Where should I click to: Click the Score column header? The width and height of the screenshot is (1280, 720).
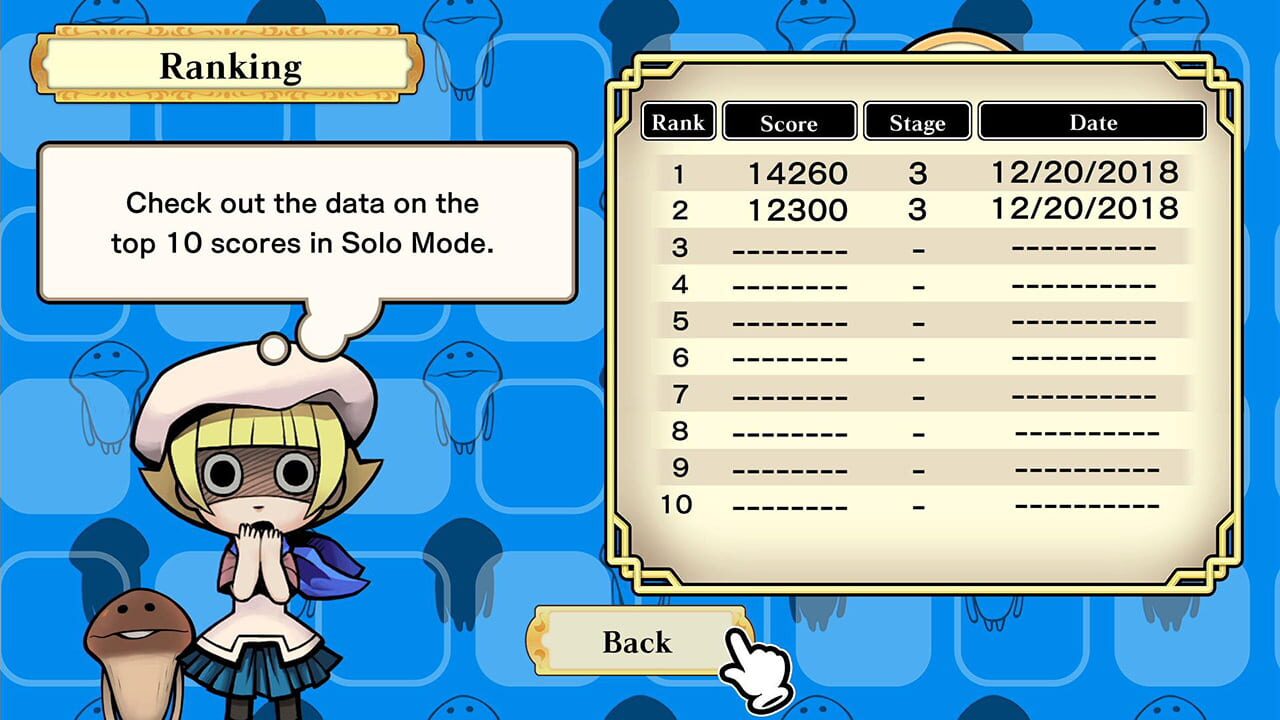789,121
